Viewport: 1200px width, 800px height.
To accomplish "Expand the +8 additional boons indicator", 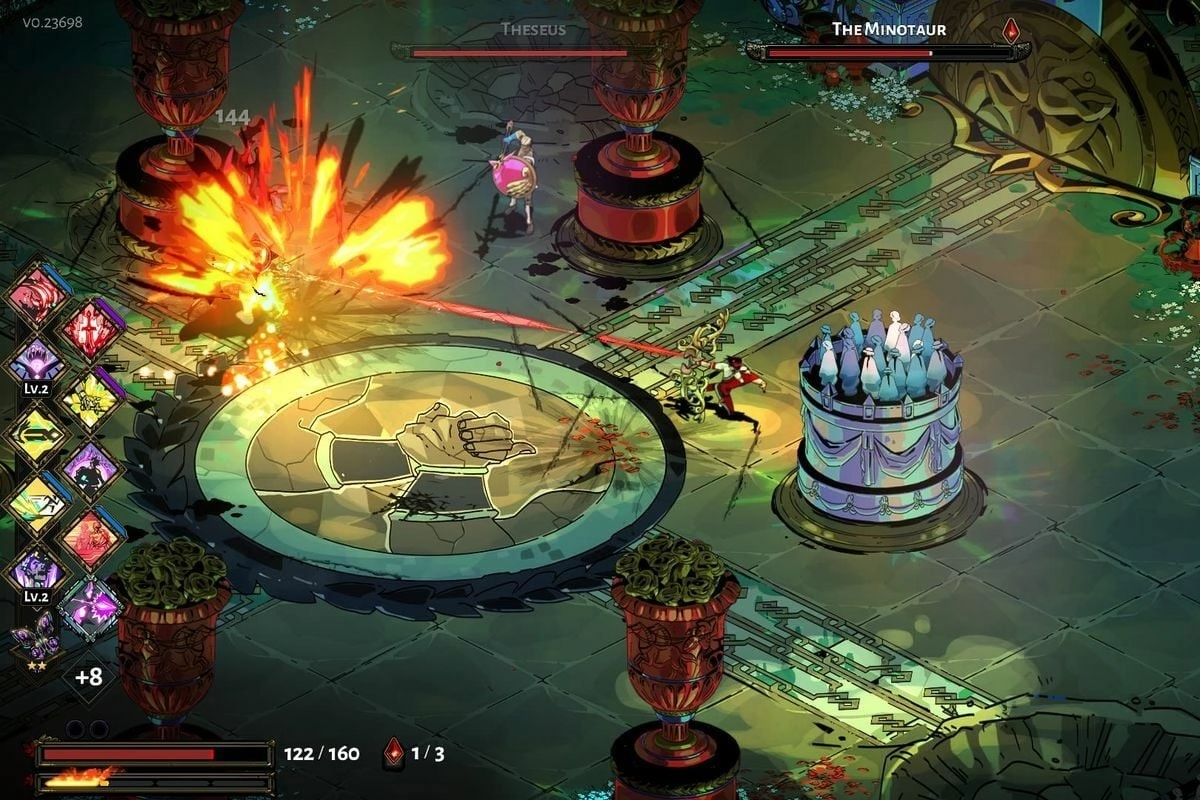I will pos(88,677).
